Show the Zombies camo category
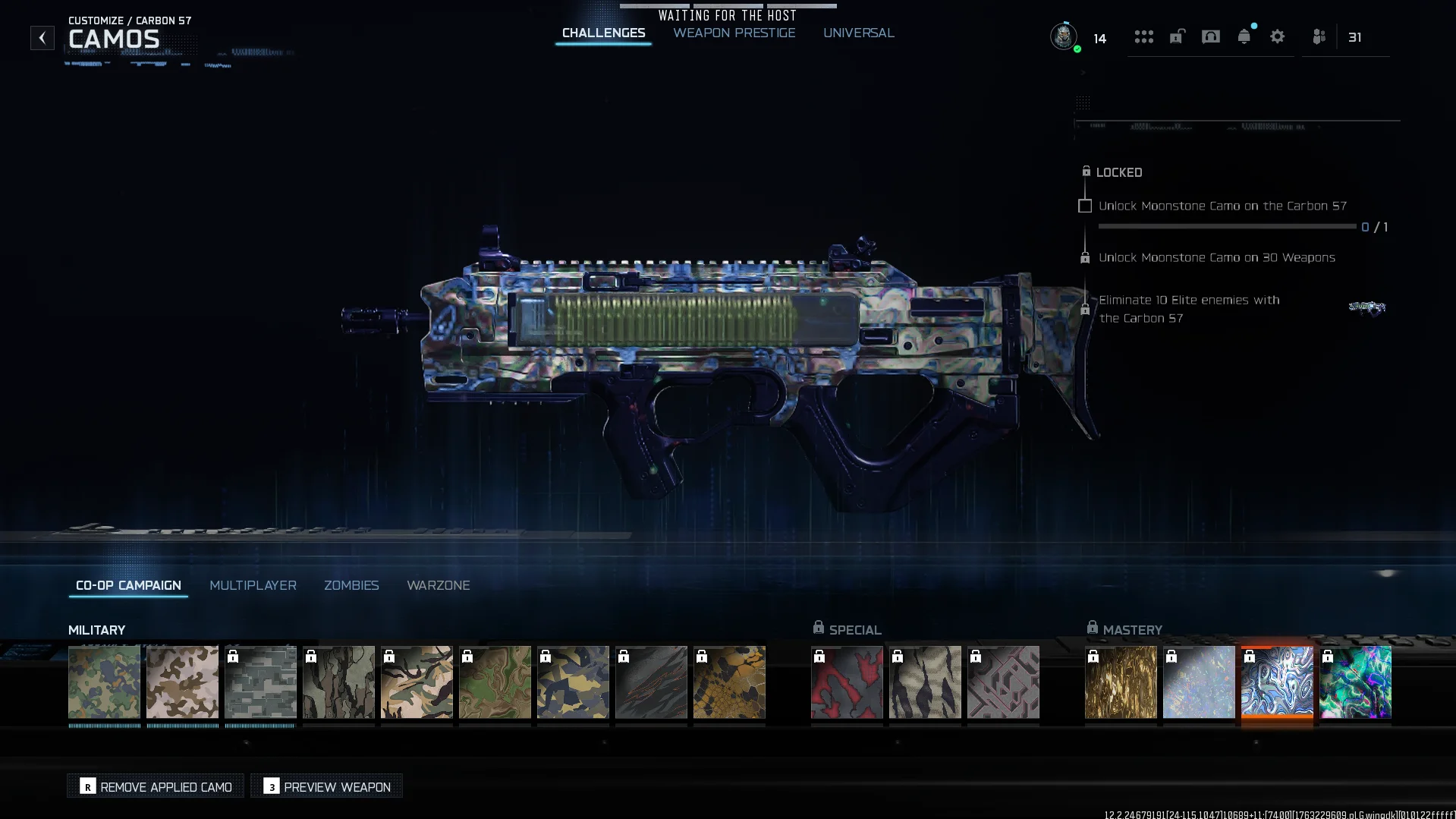The height and width of the screenshot is (819, 1456). pyautogui.click(x=351, y=585)
